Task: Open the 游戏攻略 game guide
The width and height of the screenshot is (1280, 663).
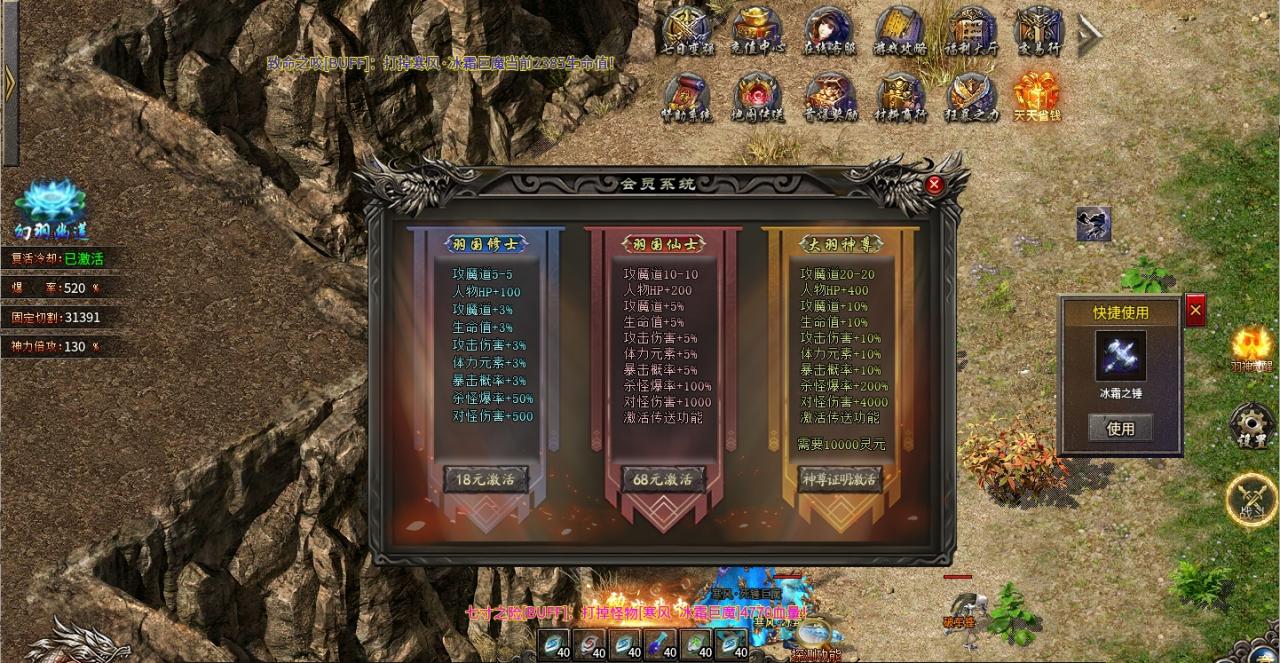Action: (x=900, y=31)
